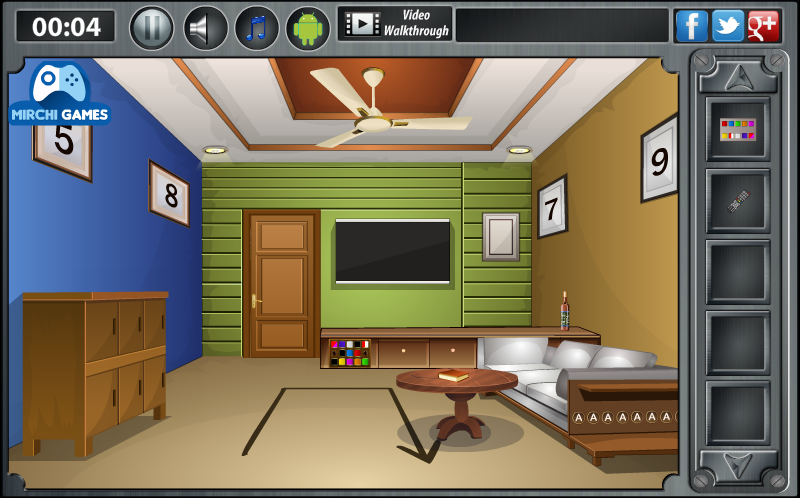
Task: Toggle the sound effects speaker button
Action: 206,27
